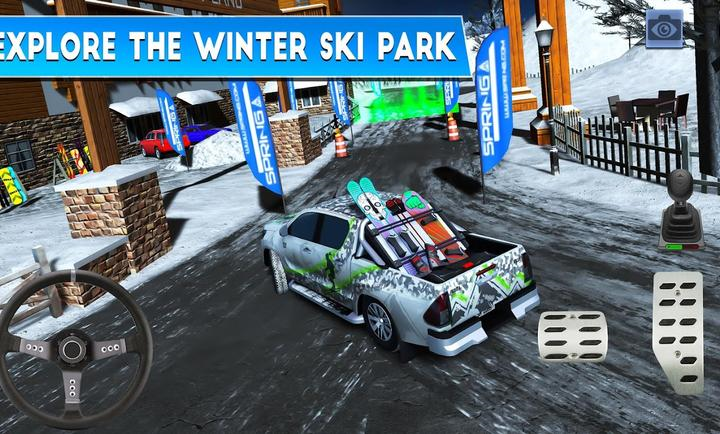Click the gear shift lever
Viewport: 720px width, 434px height.
point(681,209)
